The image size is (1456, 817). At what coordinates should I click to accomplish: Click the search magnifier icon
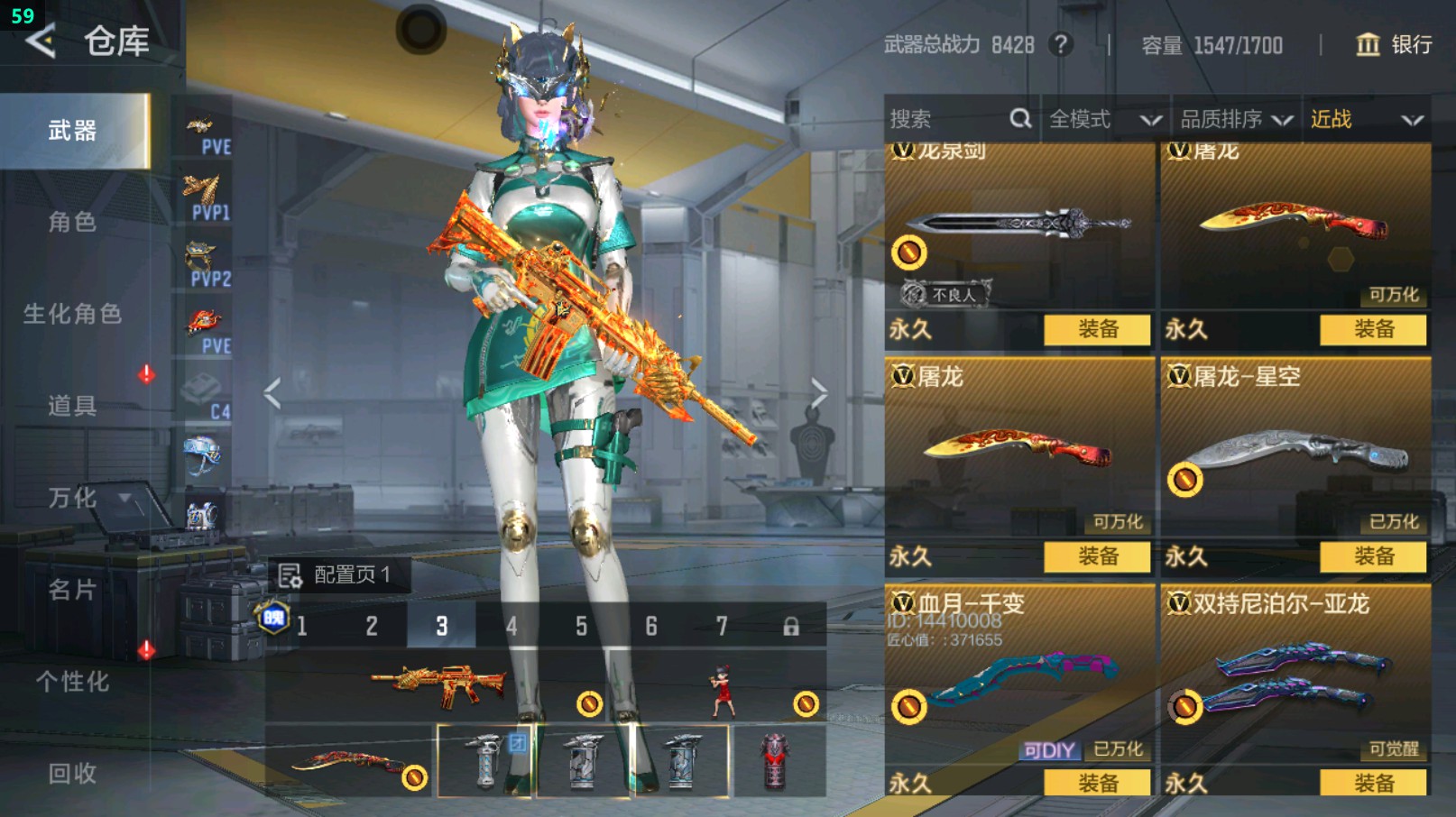1020,117
